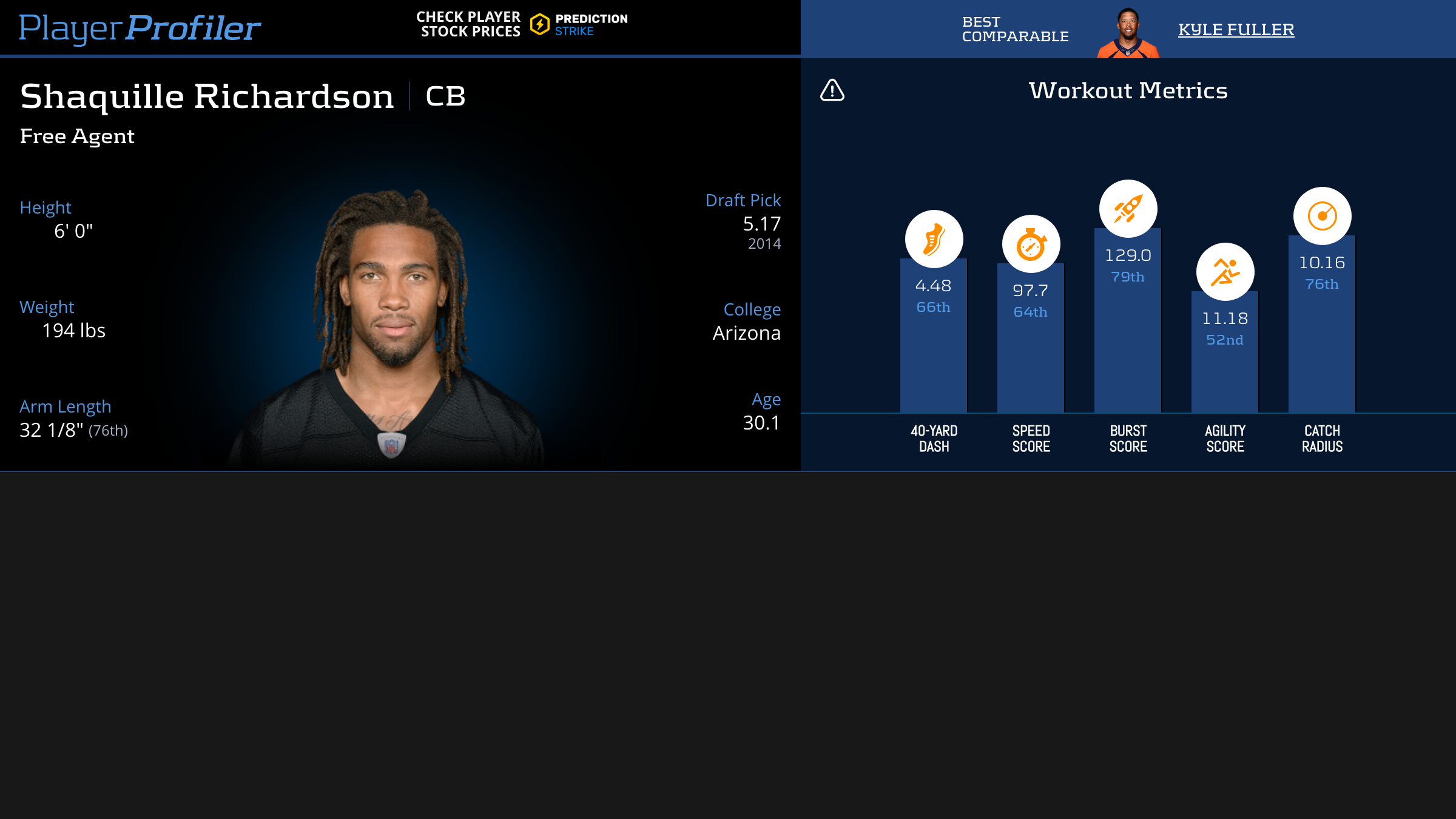Check player stock prices on Prediction Strike
This screenshot has height=819, width=1456.
[522, 25]
